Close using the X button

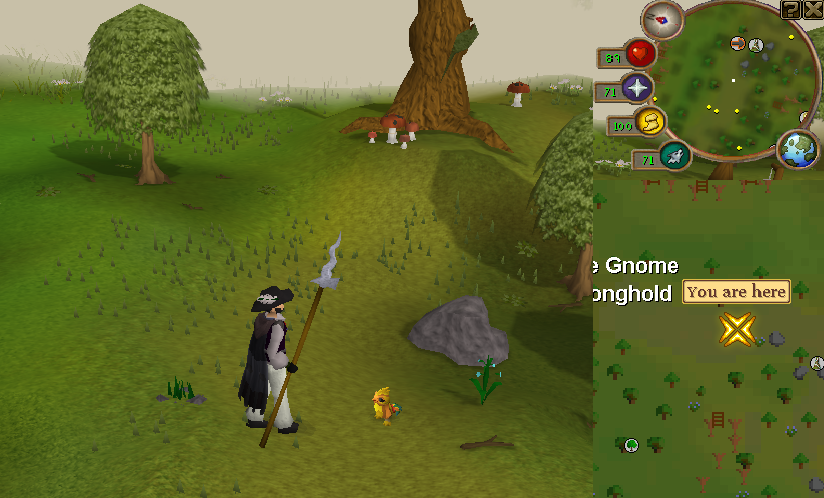(x=812, y=10)
